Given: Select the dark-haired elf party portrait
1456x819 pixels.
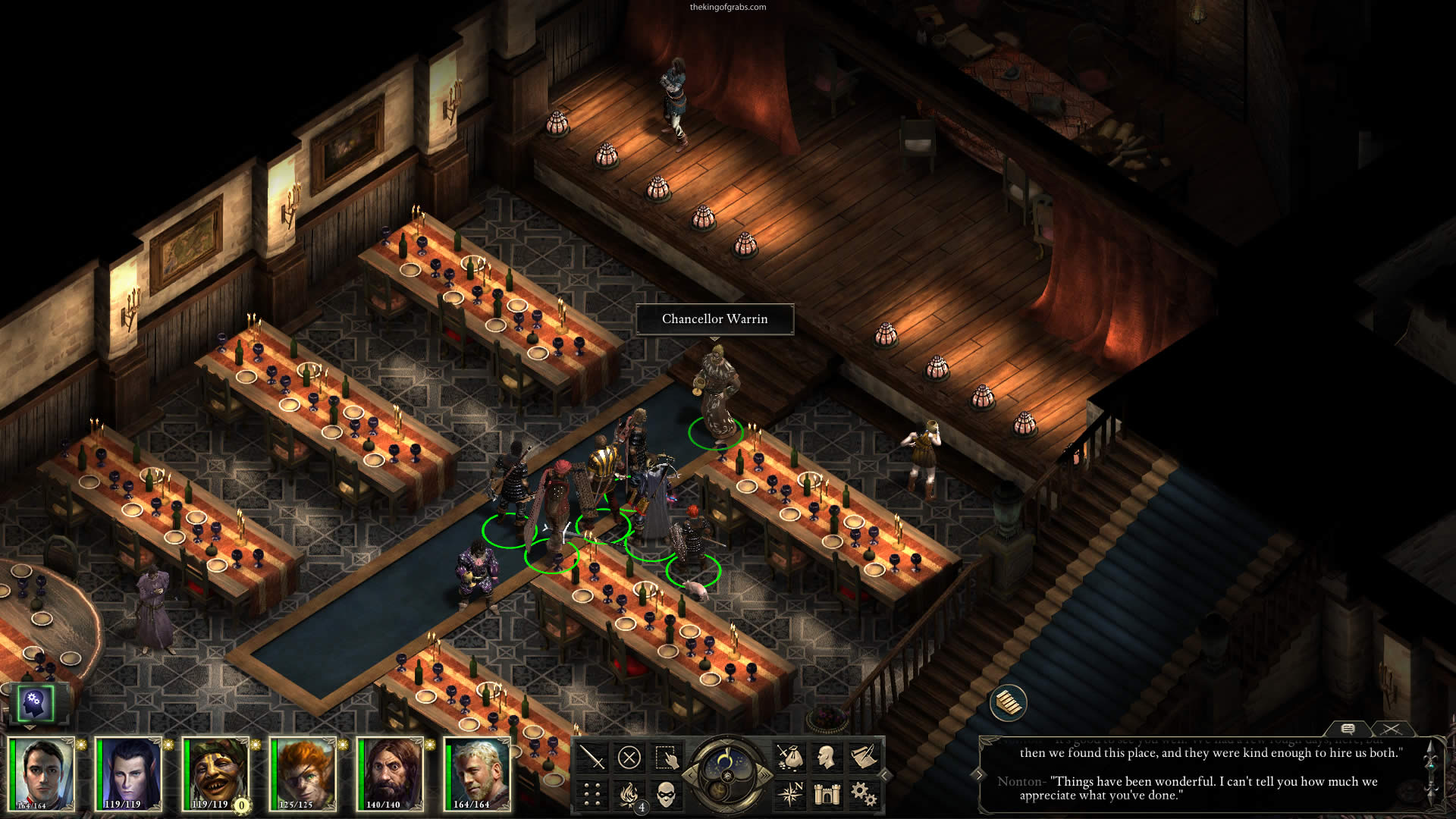Looking at the screenshot, I should point(127,773).
